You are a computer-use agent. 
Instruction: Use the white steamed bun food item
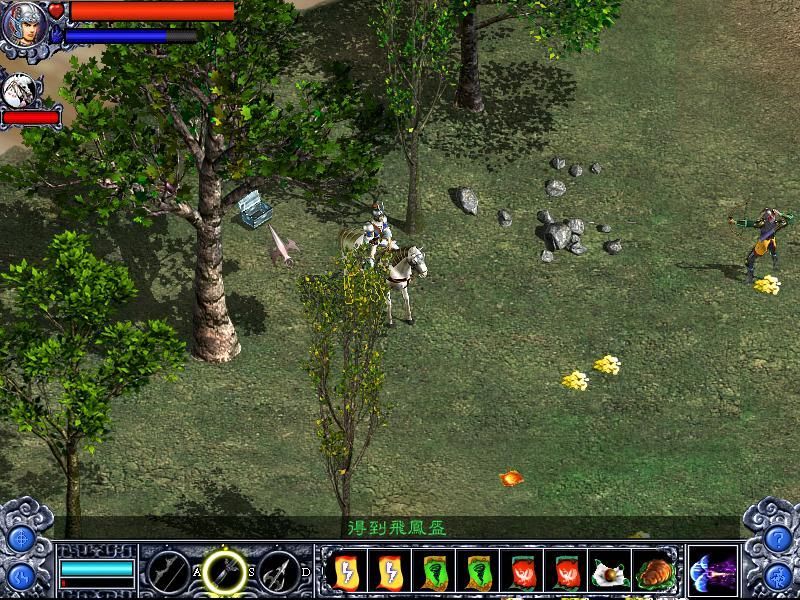click(610, 571)
